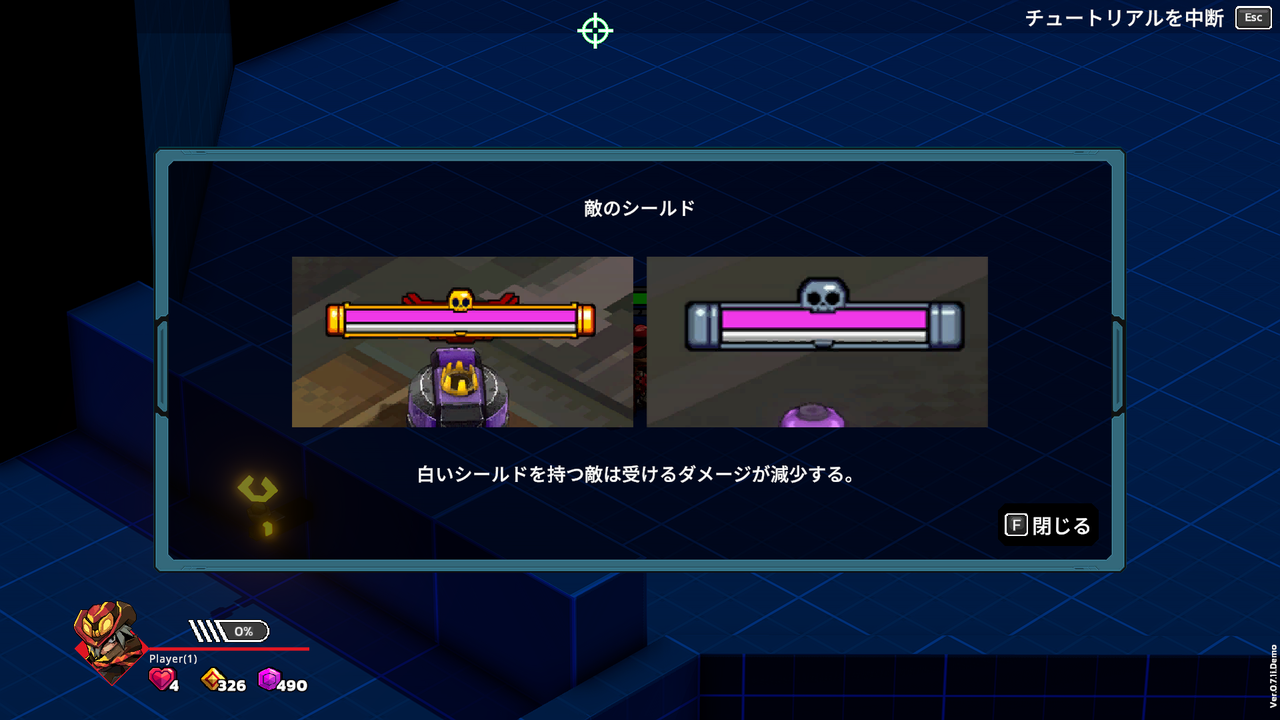Click the left purple tank tutorial image
The height and width of the screenshot is (720, 1280).
[462, 341]
